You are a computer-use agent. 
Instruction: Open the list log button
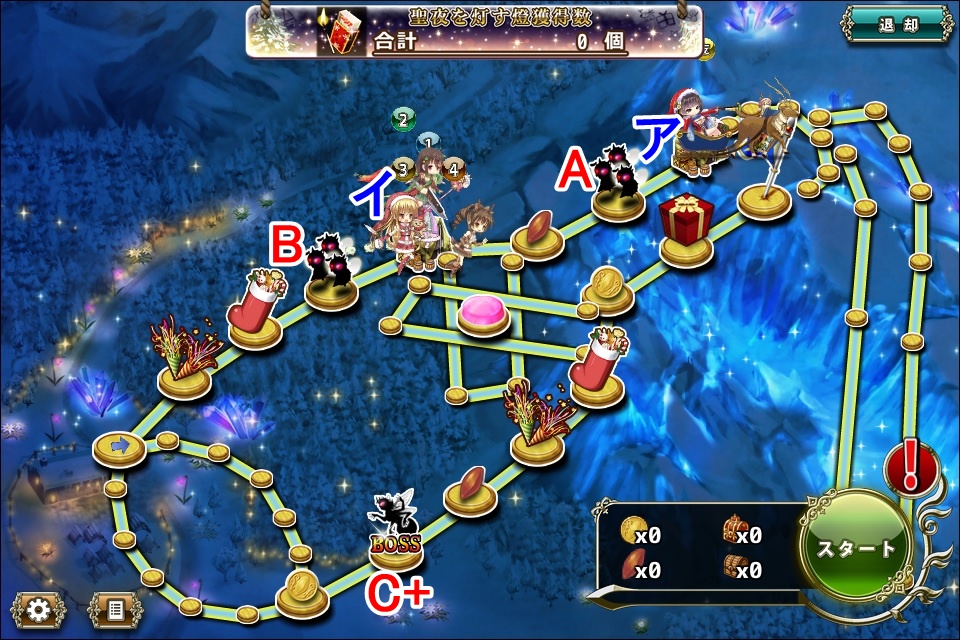tap(115, 607)
